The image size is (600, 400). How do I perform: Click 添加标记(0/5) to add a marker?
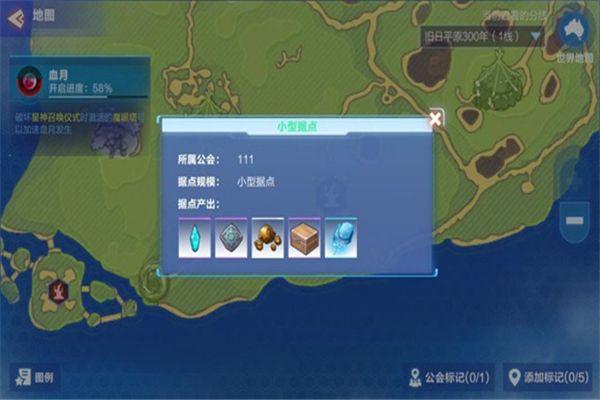point(548,377)
